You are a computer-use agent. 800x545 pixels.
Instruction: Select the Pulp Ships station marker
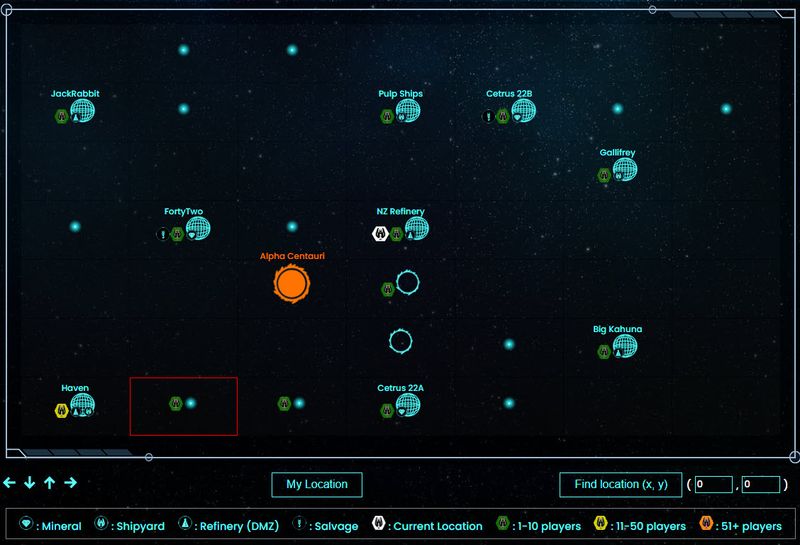click(407, 111)
